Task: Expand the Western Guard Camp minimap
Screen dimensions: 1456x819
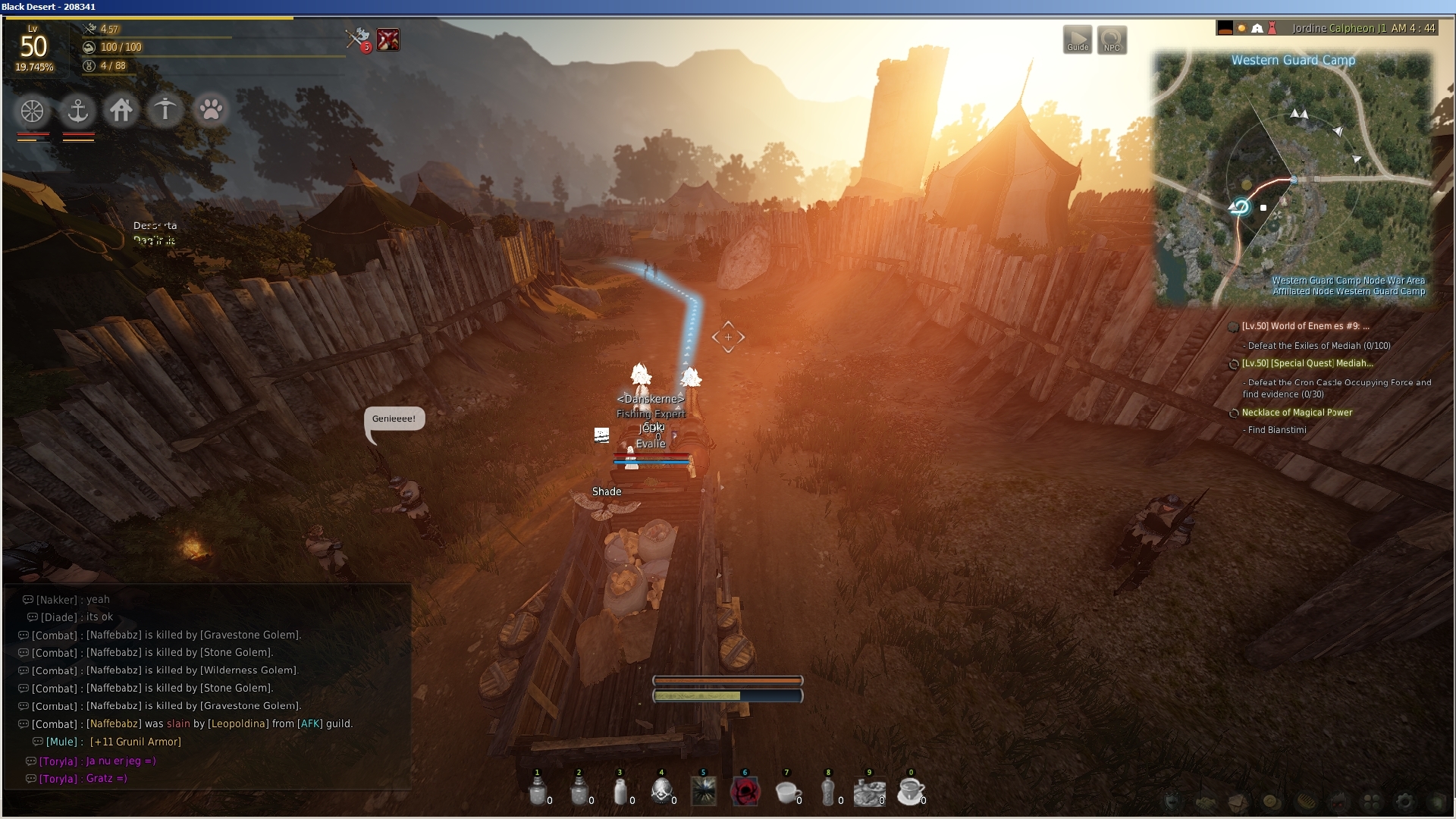Action: pos(1293,61)
